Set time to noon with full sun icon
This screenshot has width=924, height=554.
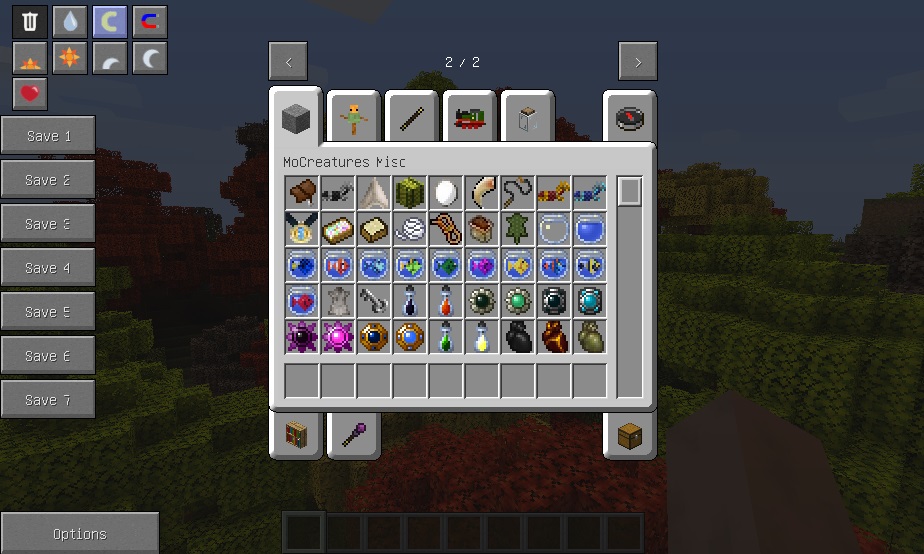pyautogui.click(x=70, y=58)
